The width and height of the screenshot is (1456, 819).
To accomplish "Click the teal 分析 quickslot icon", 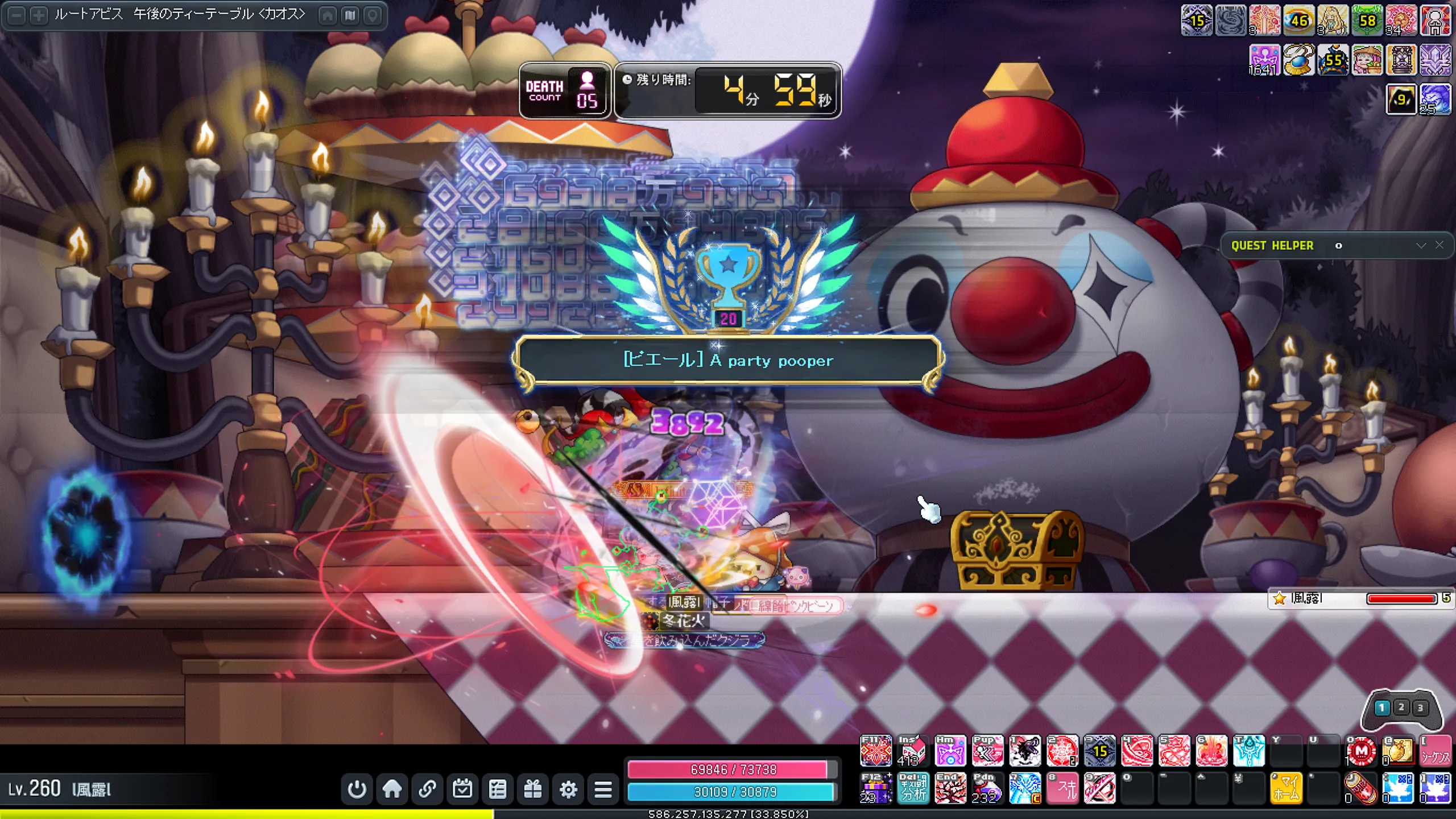I will (913, 788).
